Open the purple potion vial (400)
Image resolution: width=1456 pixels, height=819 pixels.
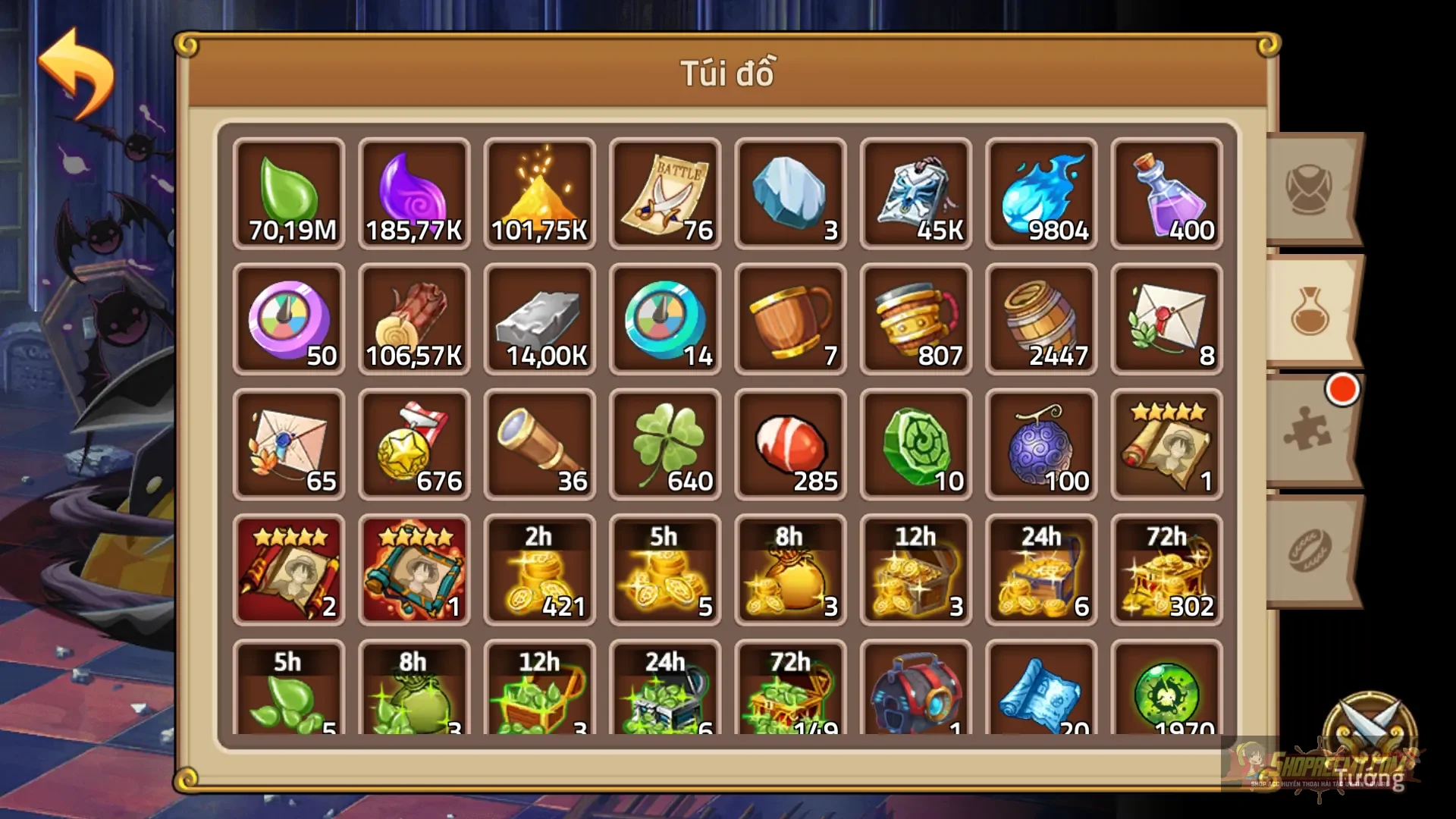point(1166,193)
